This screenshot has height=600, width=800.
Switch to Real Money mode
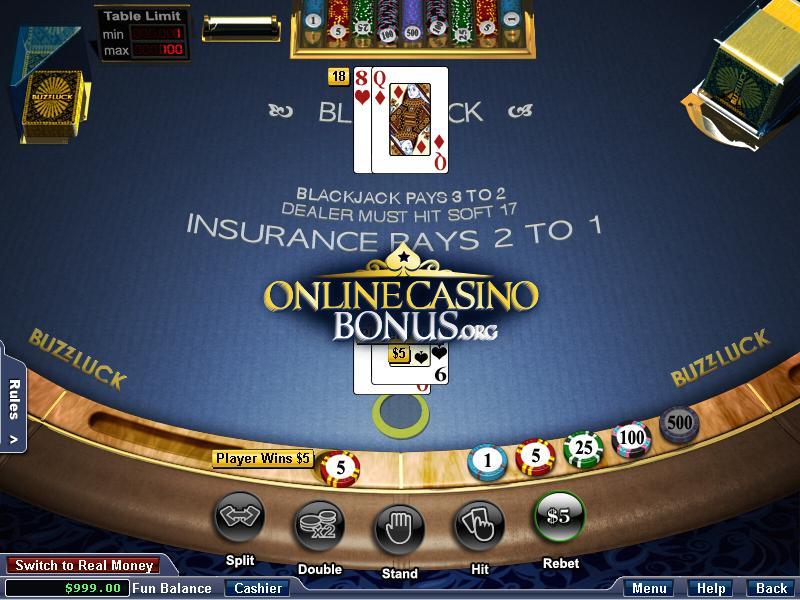84,566
